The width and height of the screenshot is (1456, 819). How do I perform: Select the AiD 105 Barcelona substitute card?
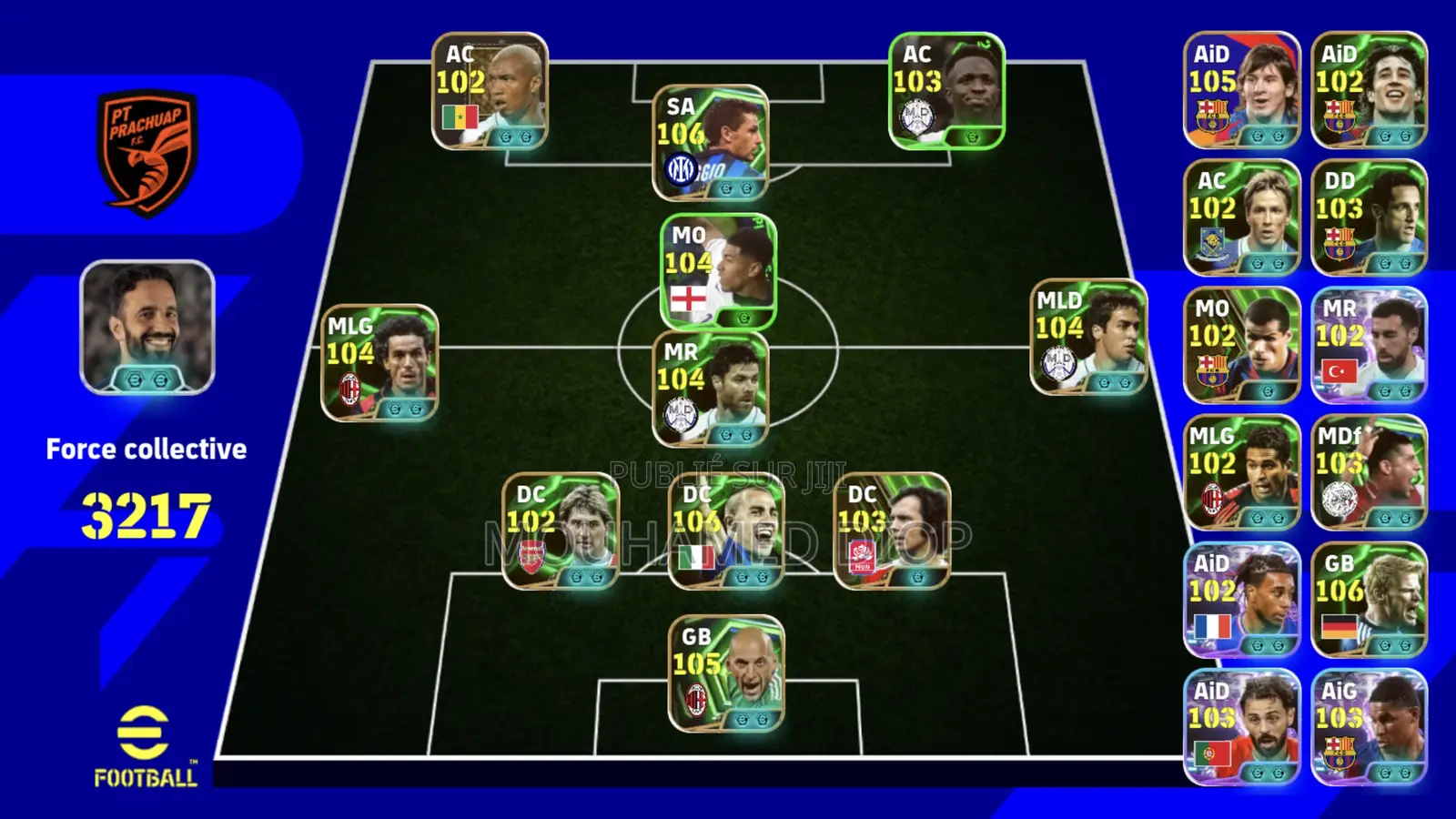click(x=1241, y=90)
